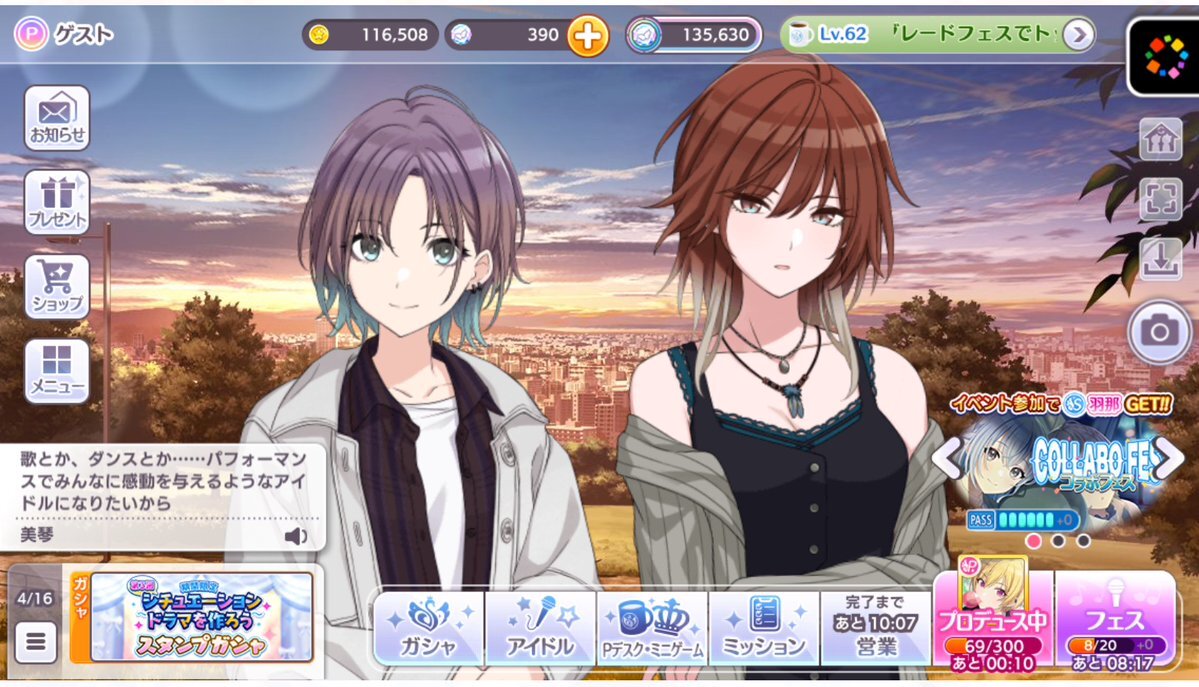Click the orange plus button to add jewels
The height and width of the screenshot is (687, 1199).
(x=588, y=37)
